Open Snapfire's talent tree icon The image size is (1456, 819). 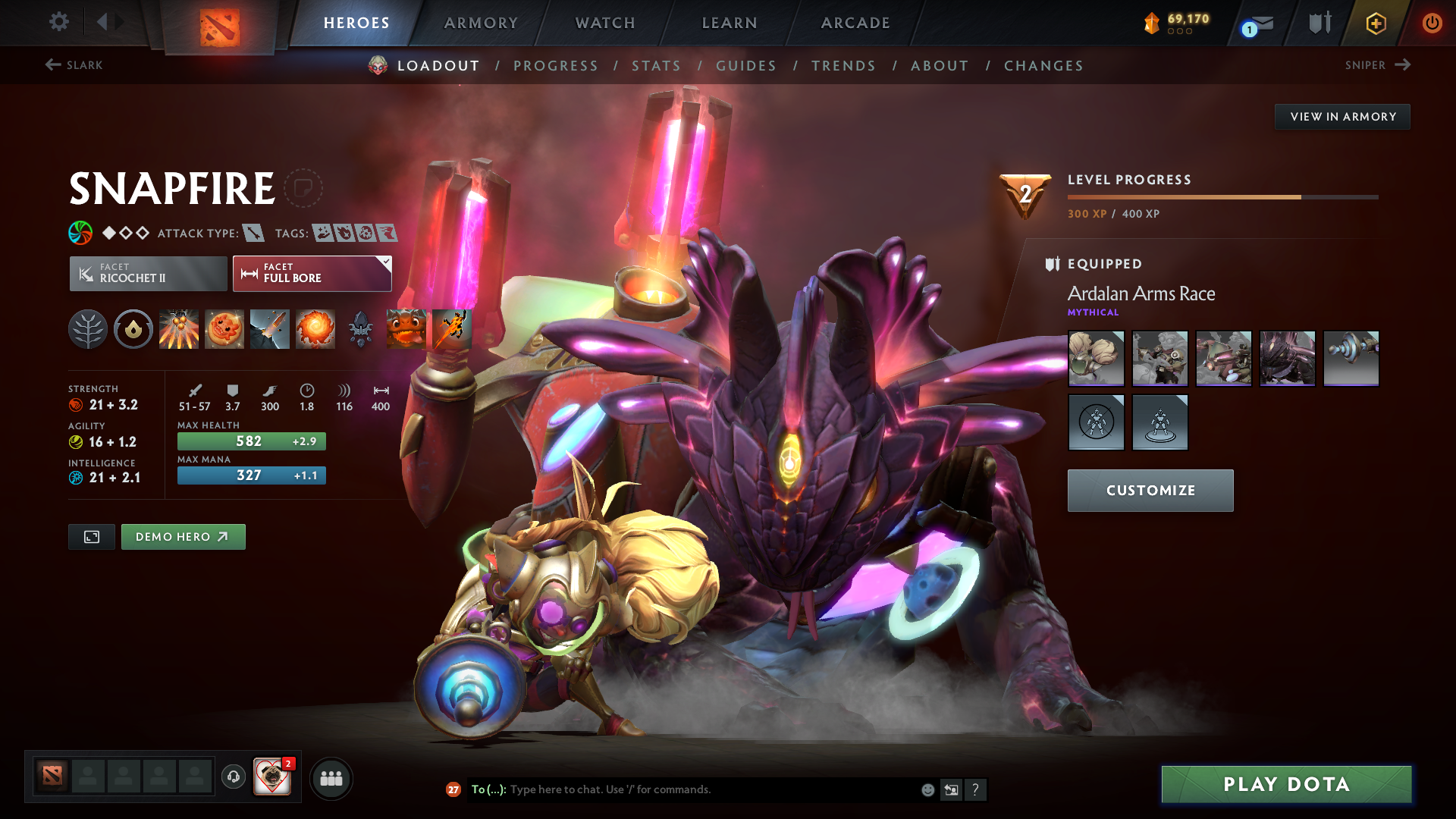[87, 328]
